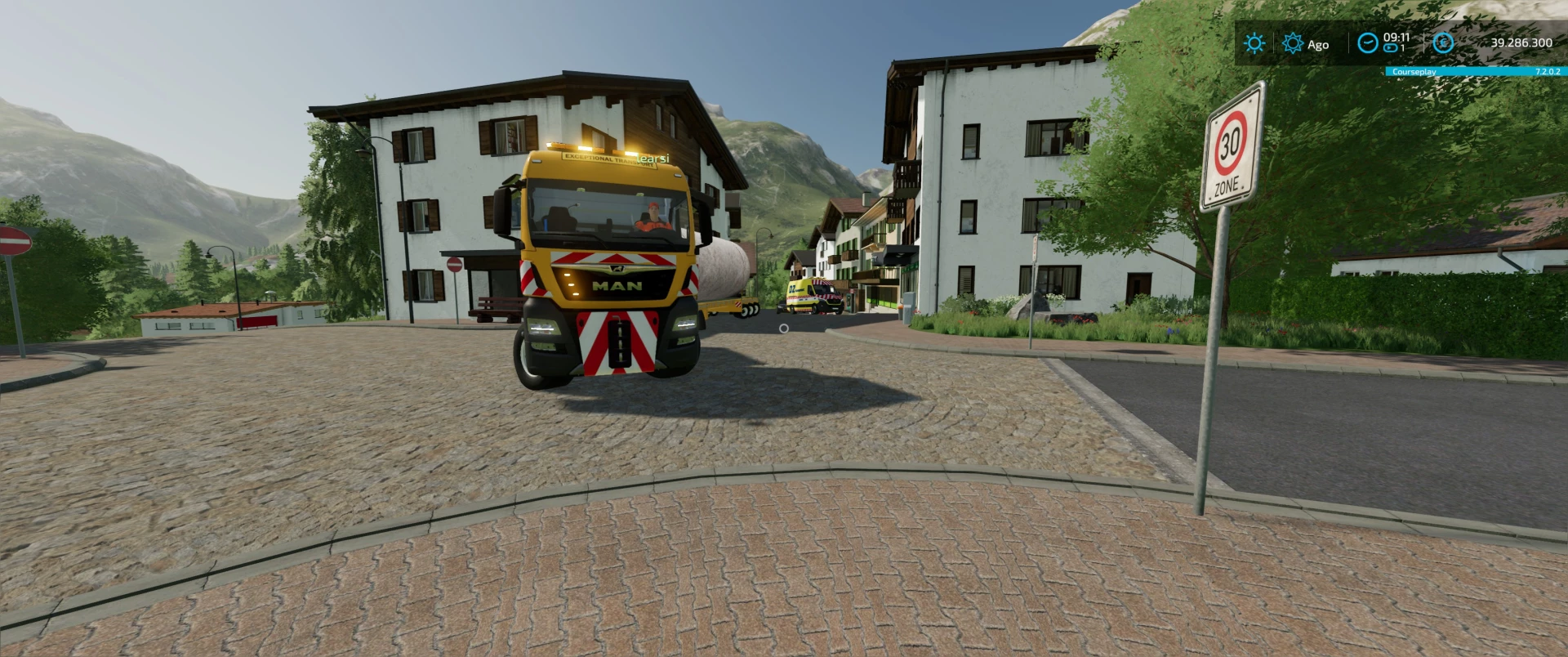
Task: Select the Courseplay menu label
Action: click(1414, 72)
